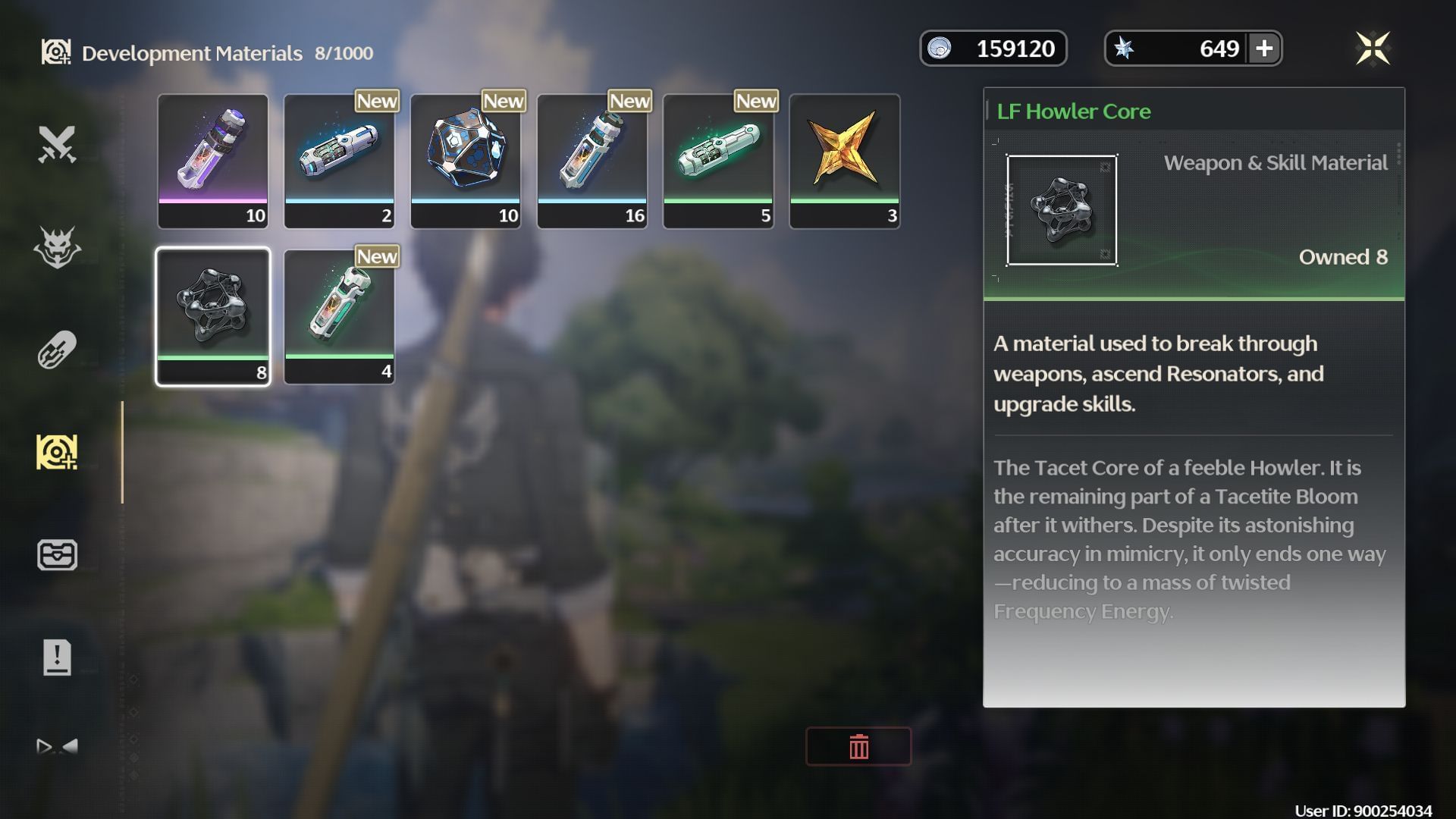
Task: Select the new blue dodecahedron material
Action: [x=466, y=159]
